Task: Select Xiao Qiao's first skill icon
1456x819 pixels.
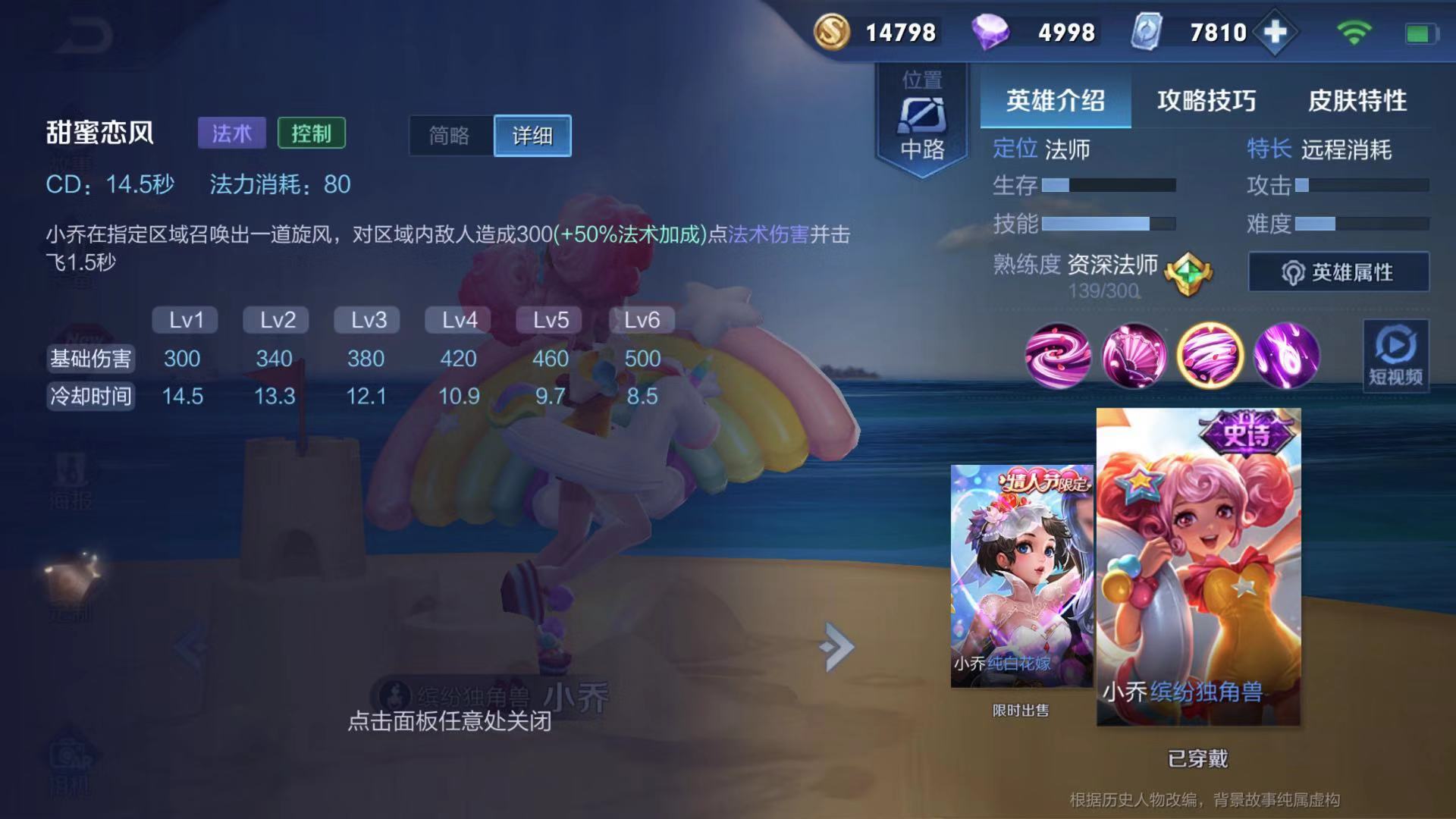Action: pyautogui.click(x=1059, y=356)
